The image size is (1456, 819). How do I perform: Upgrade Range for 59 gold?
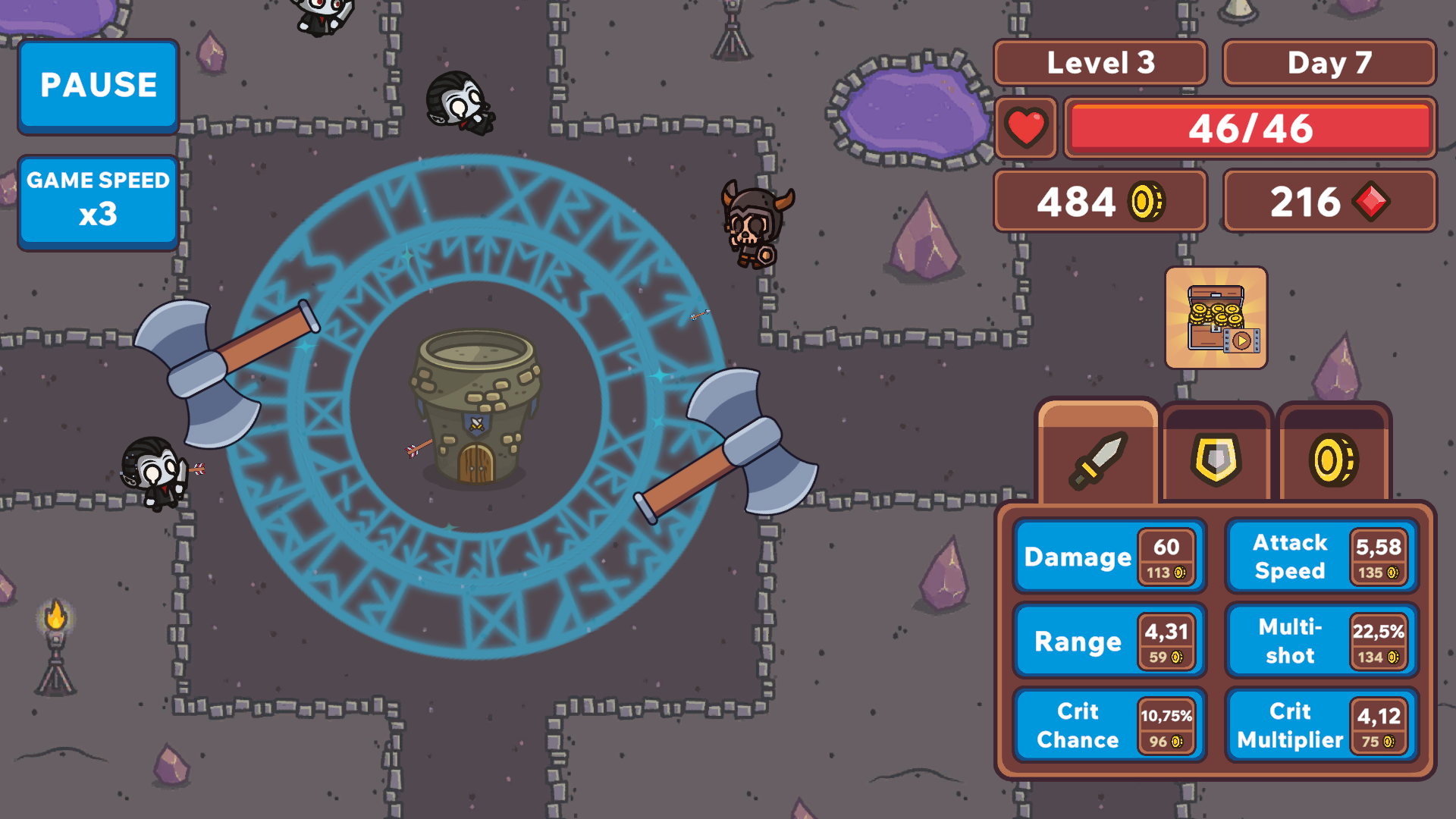point(1109,641)
